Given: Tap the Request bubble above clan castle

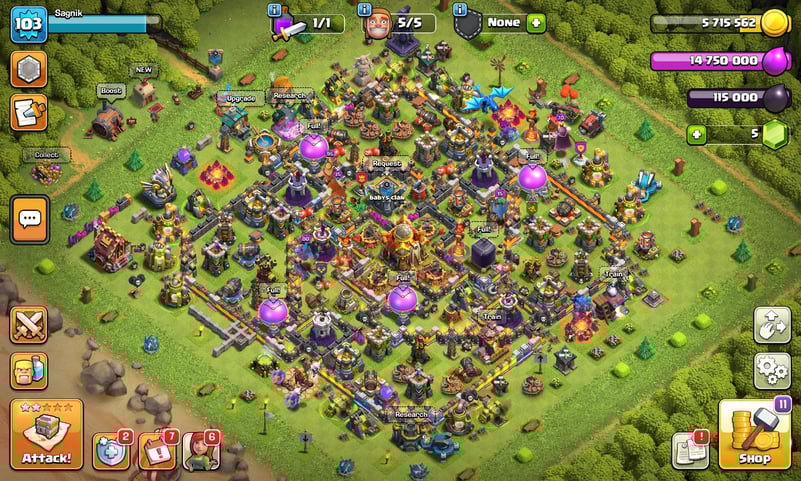Looking at the screenshot, I should [386, 163].
